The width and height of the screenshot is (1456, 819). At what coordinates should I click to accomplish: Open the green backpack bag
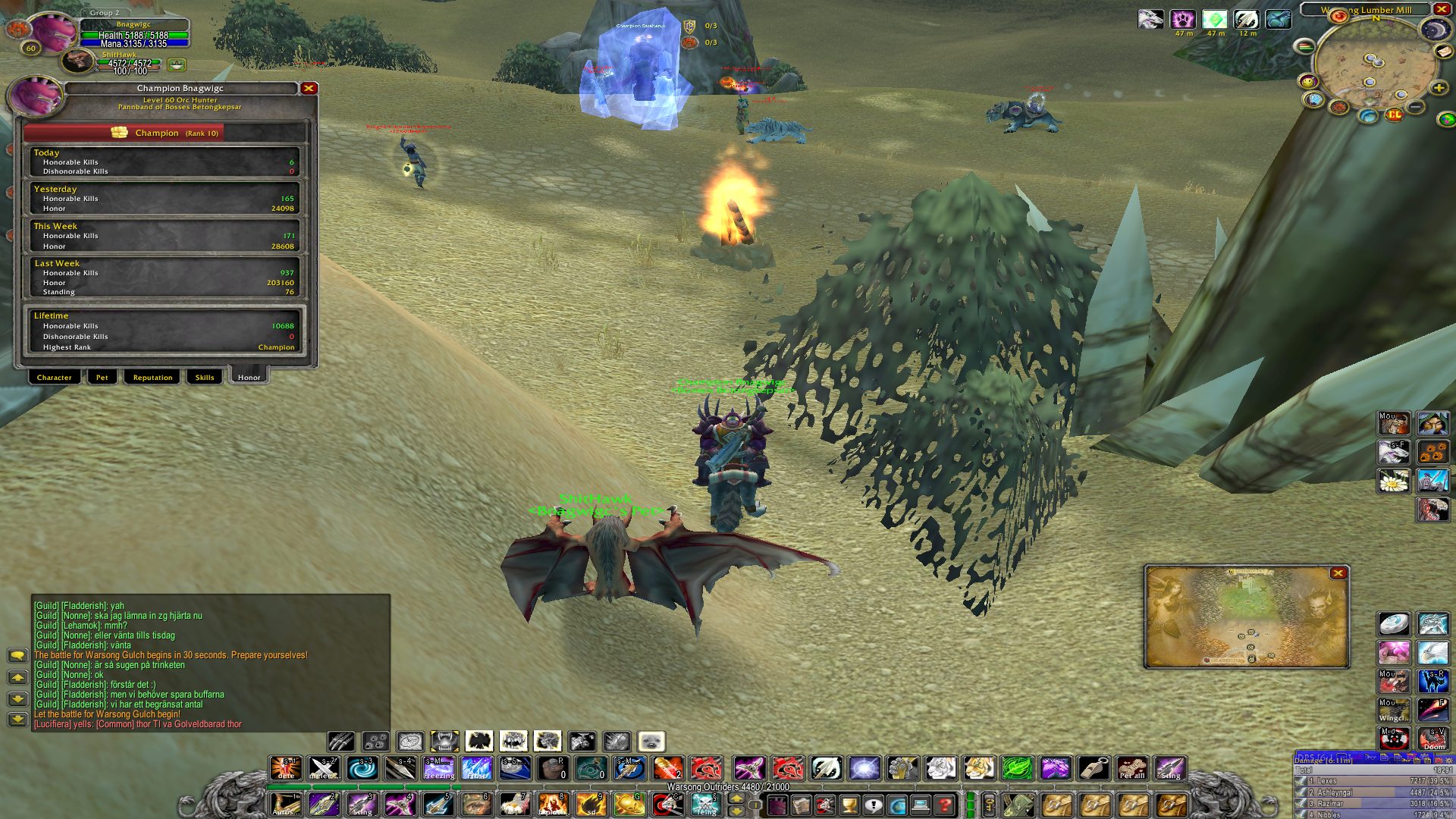click(x=1019, y=805)
